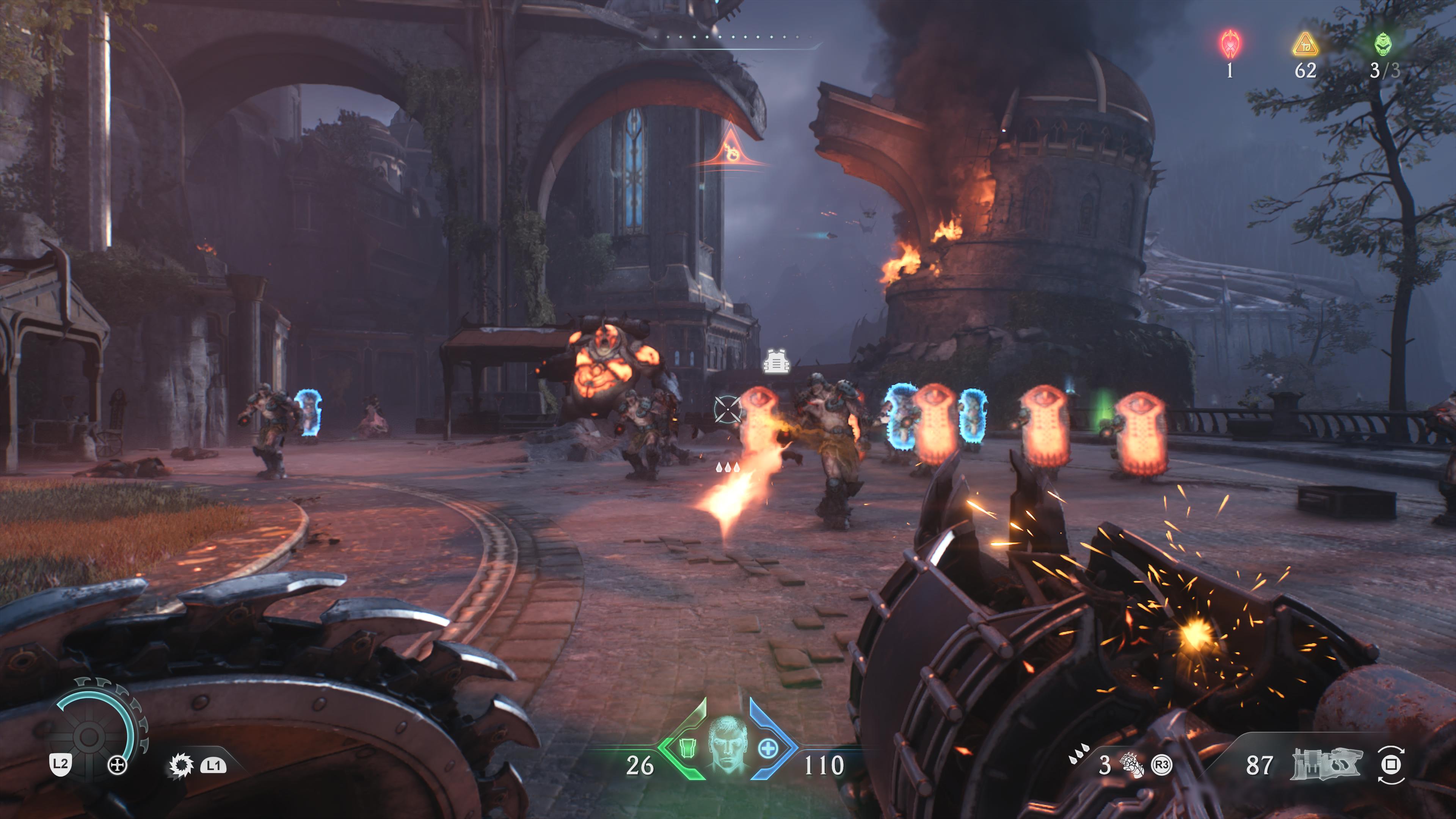The width and height of the screenshot is (1456, 819).
Task: Click the blue health cross icon
Action: (767, 748)
